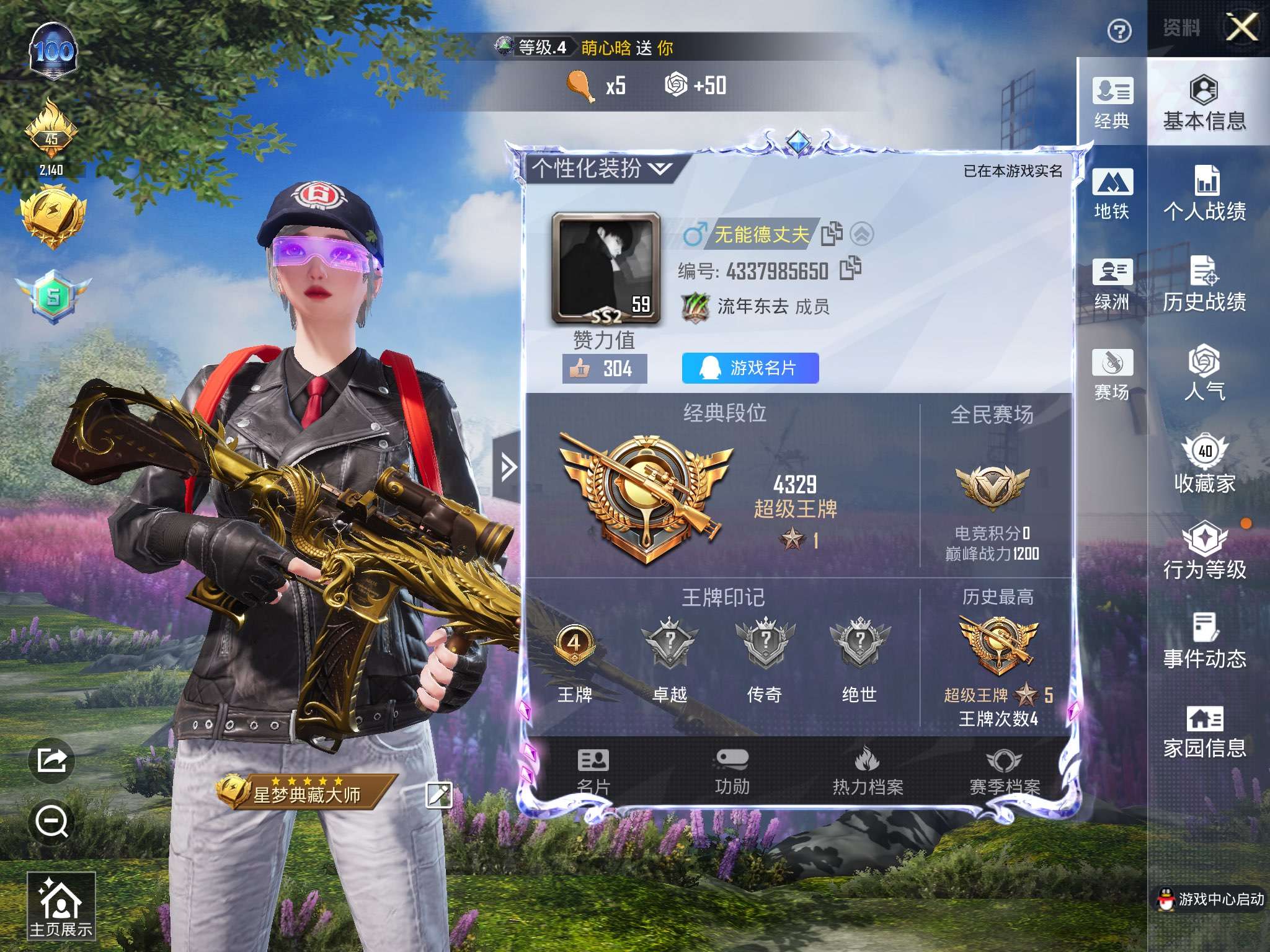
Task: Switch to the 赛场 arena tab
Action: pyautogui.click(x=1112, y=374)
